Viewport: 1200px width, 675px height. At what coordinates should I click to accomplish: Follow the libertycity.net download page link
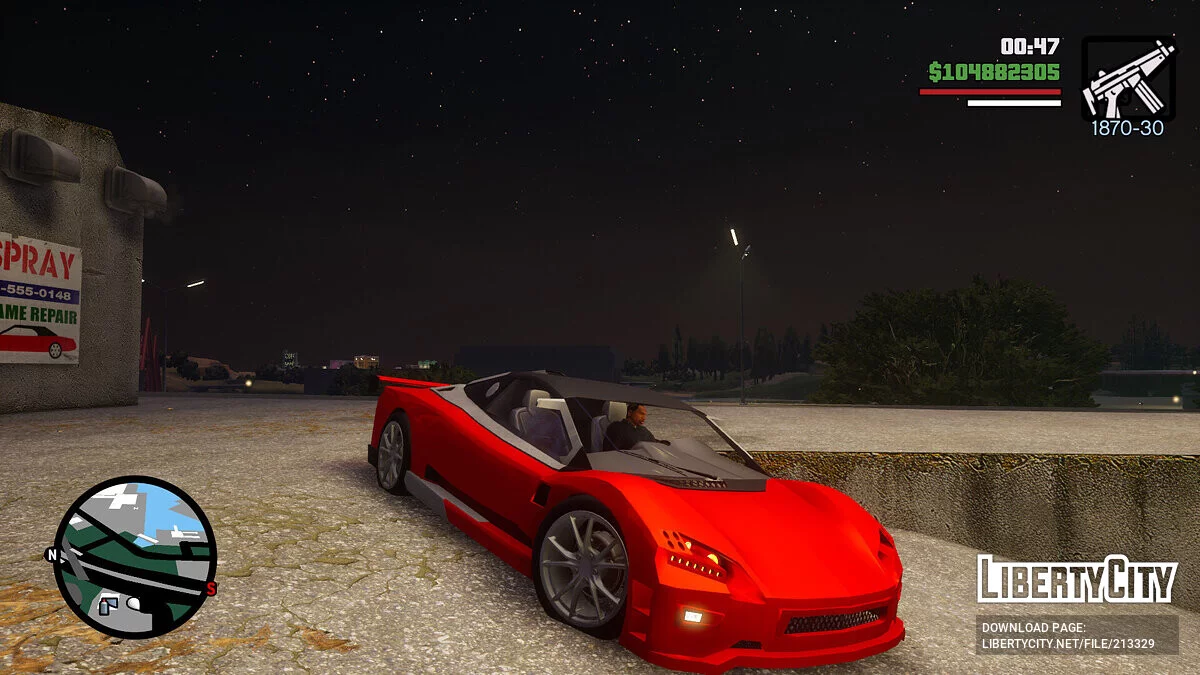(1076, 635)
